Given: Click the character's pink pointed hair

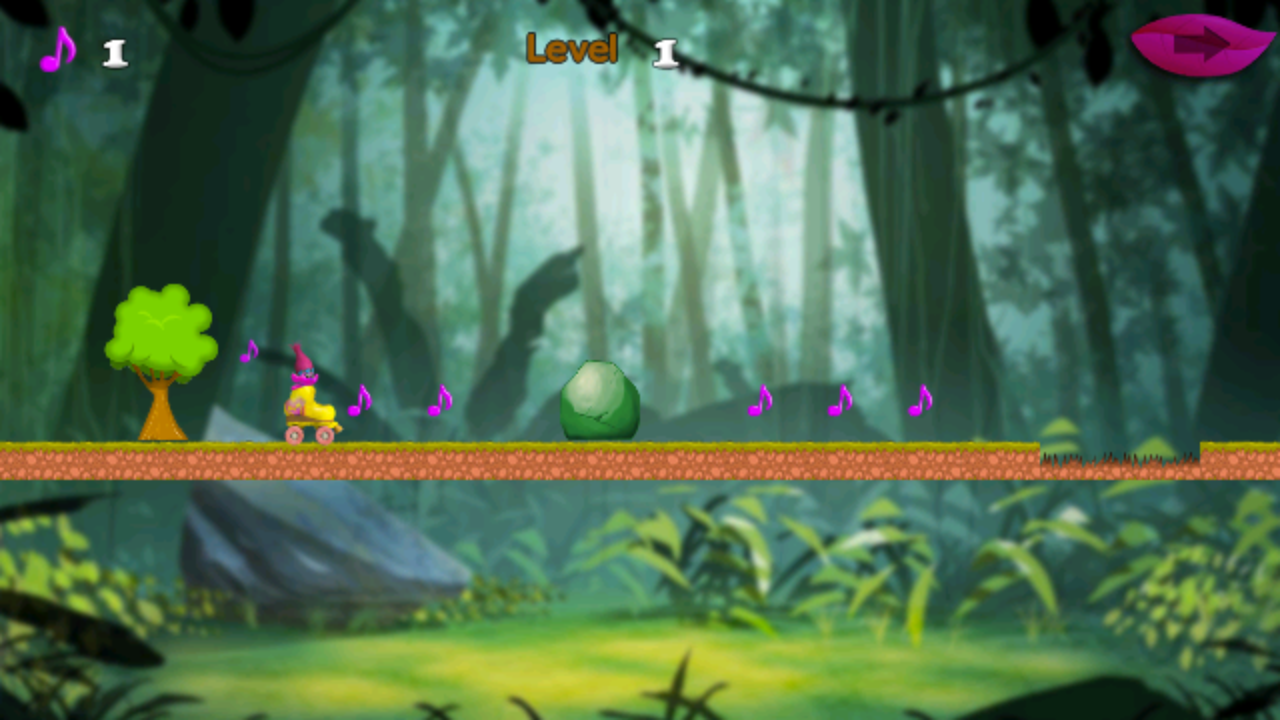Looking at the screenshot, I should [x=304, y=358].
